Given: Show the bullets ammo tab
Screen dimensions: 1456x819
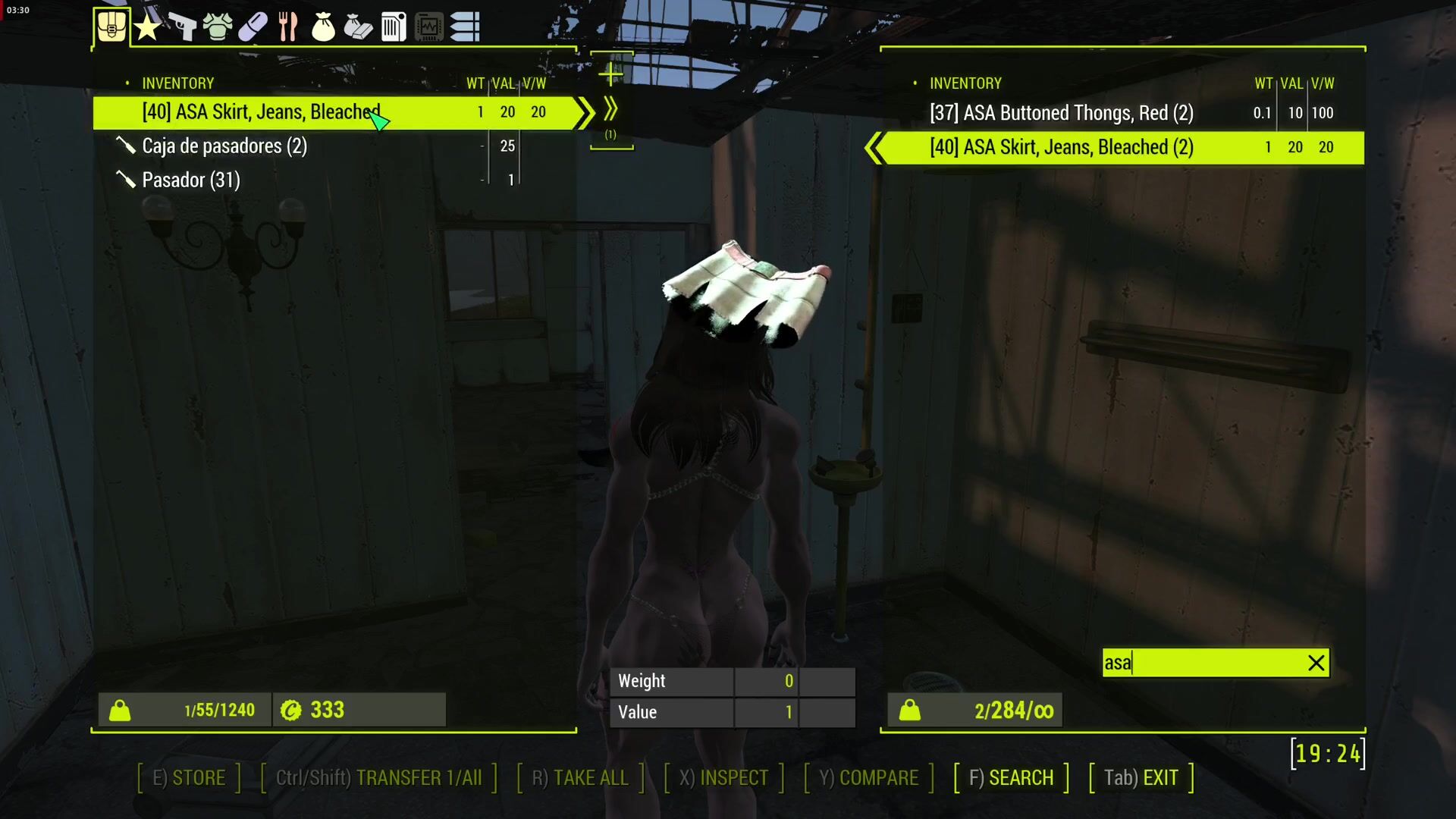Looking at the screenshot, I should coord(464,27).
